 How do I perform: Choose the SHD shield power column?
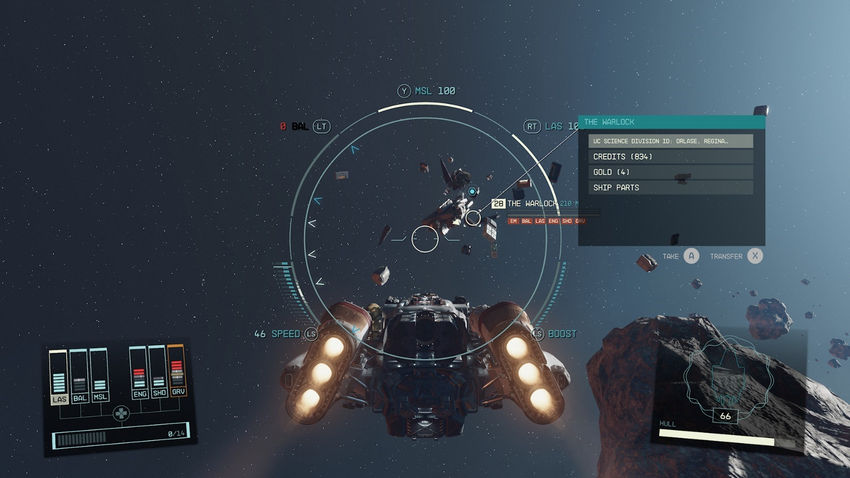tap(157, 377)
